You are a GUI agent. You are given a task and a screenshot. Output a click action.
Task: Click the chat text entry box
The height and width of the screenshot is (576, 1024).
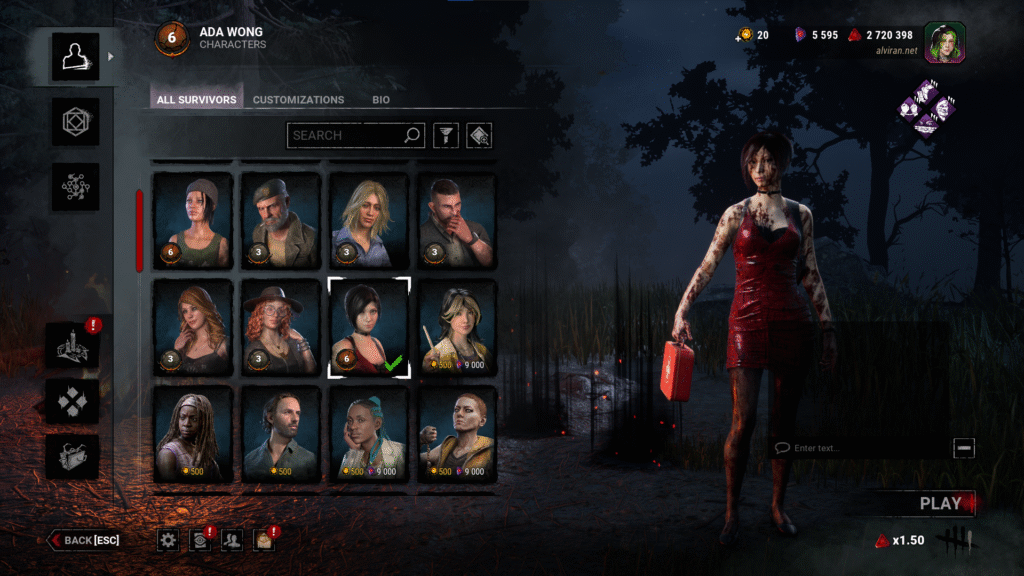860,448
